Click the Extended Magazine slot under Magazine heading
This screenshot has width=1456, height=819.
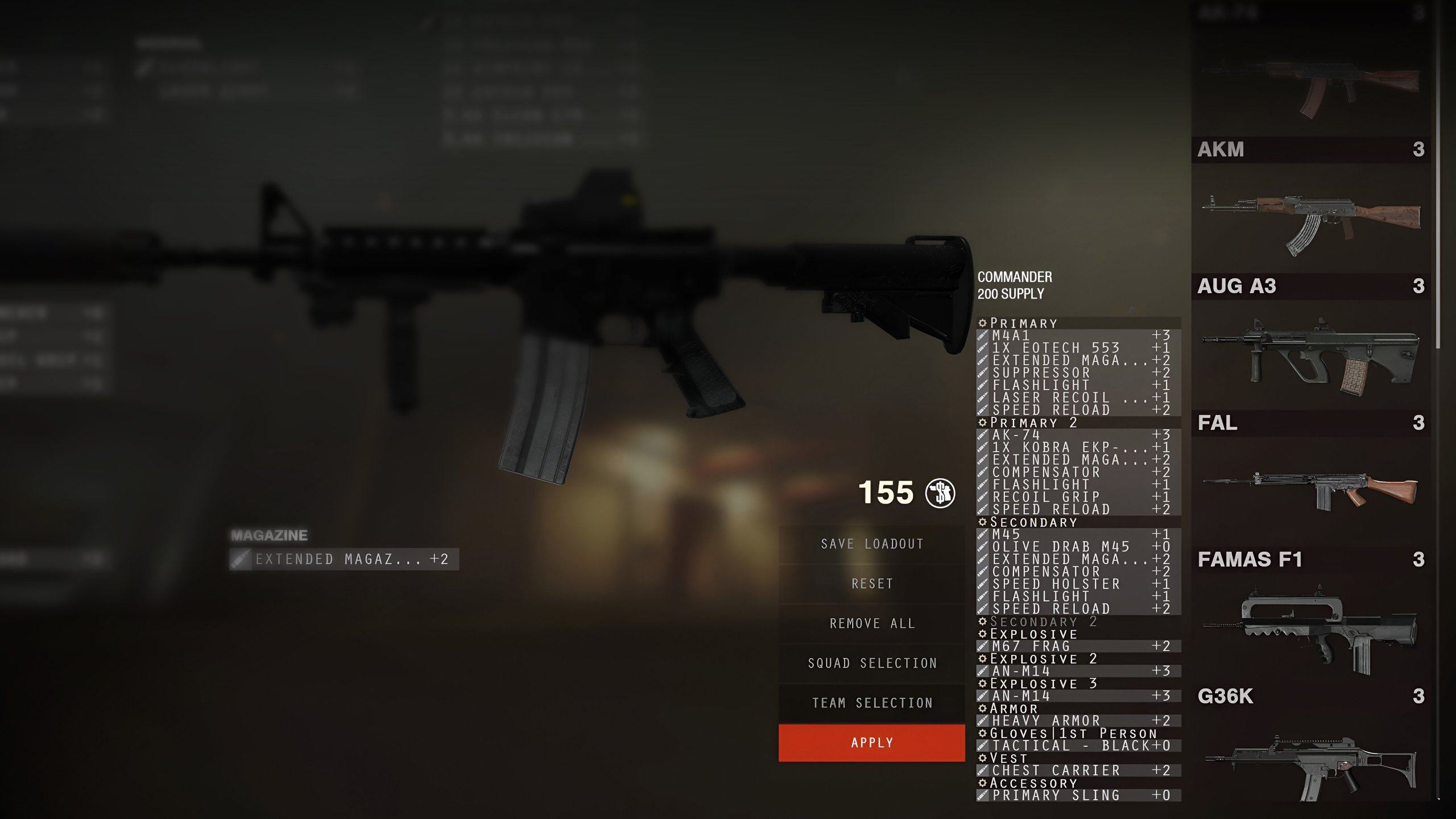click(x=344, y=559)
